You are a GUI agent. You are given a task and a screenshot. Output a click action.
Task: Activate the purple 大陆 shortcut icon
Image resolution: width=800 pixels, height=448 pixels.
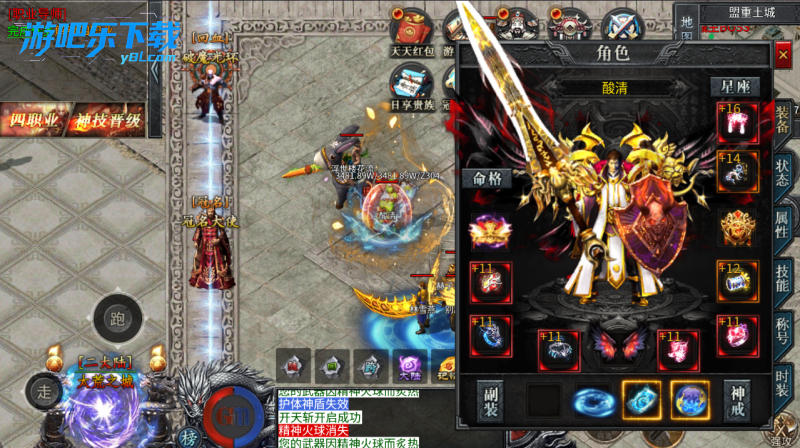coord(407,365)
